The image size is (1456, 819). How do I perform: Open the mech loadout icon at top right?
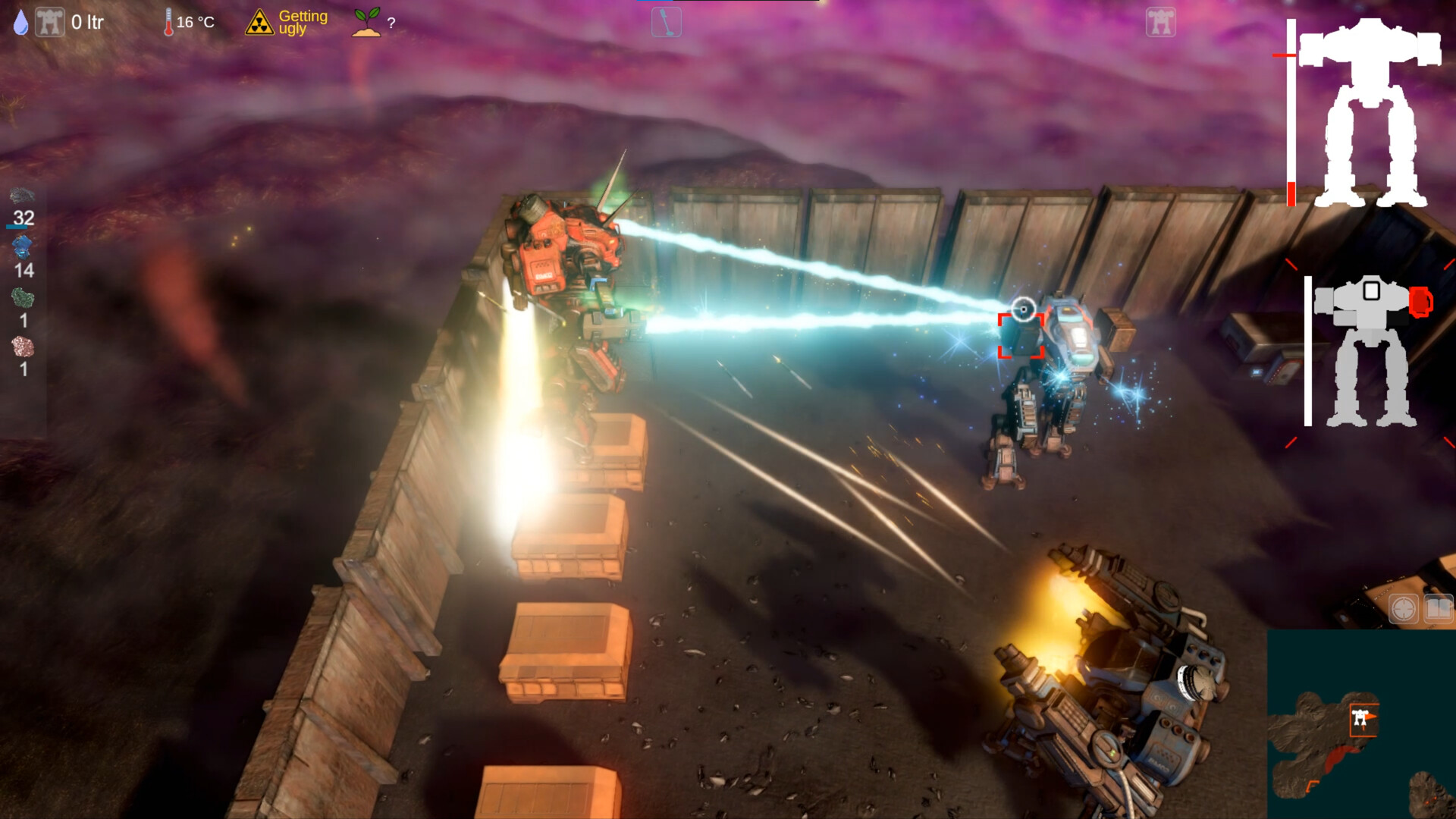(x=1159, y=24)
